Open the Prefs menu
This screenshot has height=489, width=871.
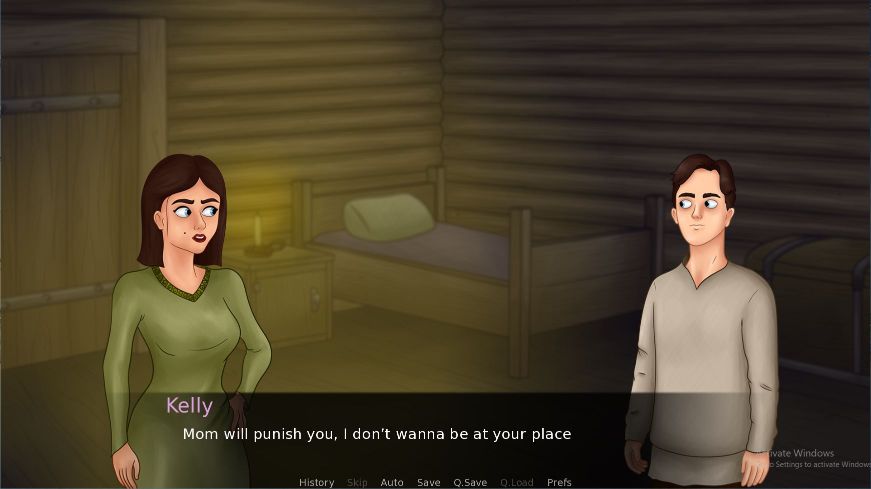click(x=559, y=482)
